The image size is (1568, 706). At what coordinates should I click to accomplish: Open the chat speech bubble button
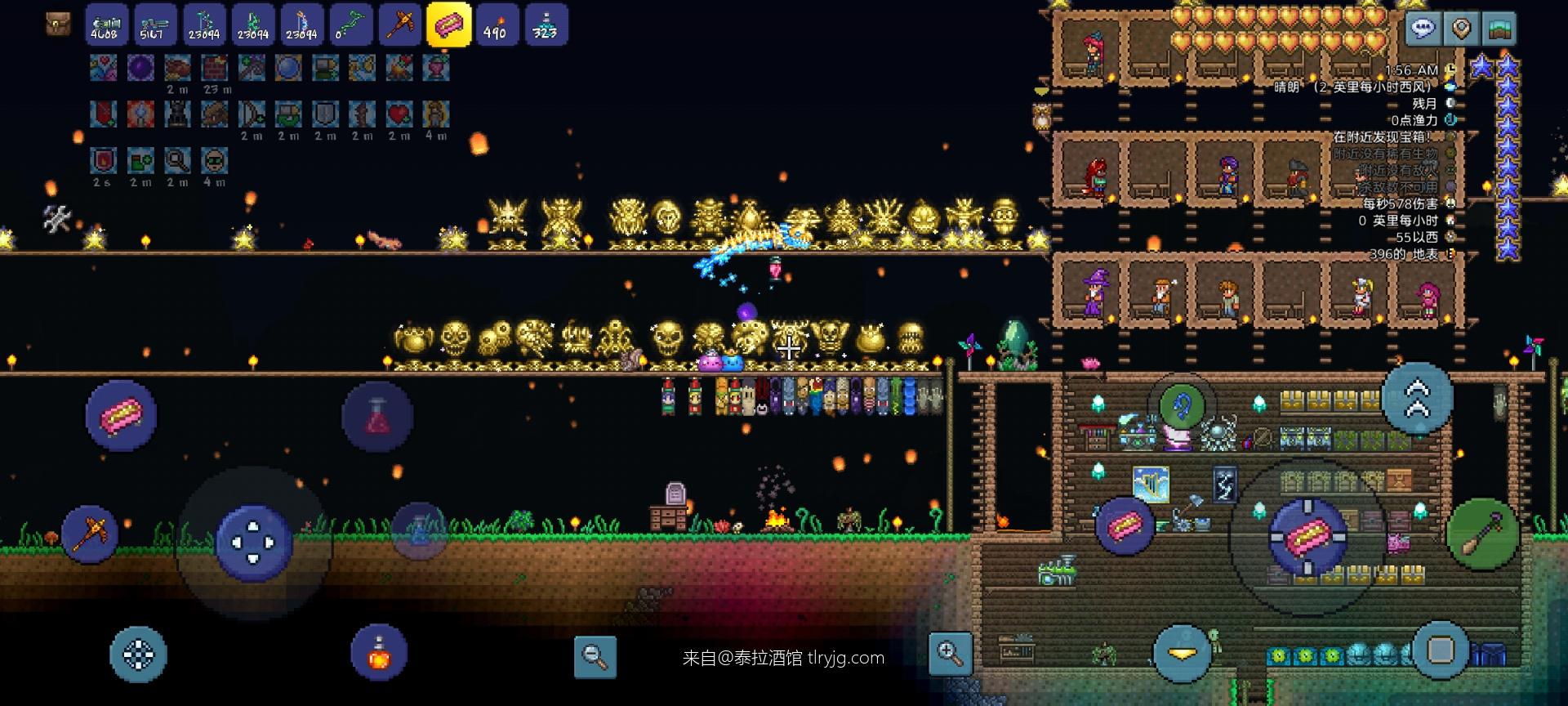pos(1422,29)
